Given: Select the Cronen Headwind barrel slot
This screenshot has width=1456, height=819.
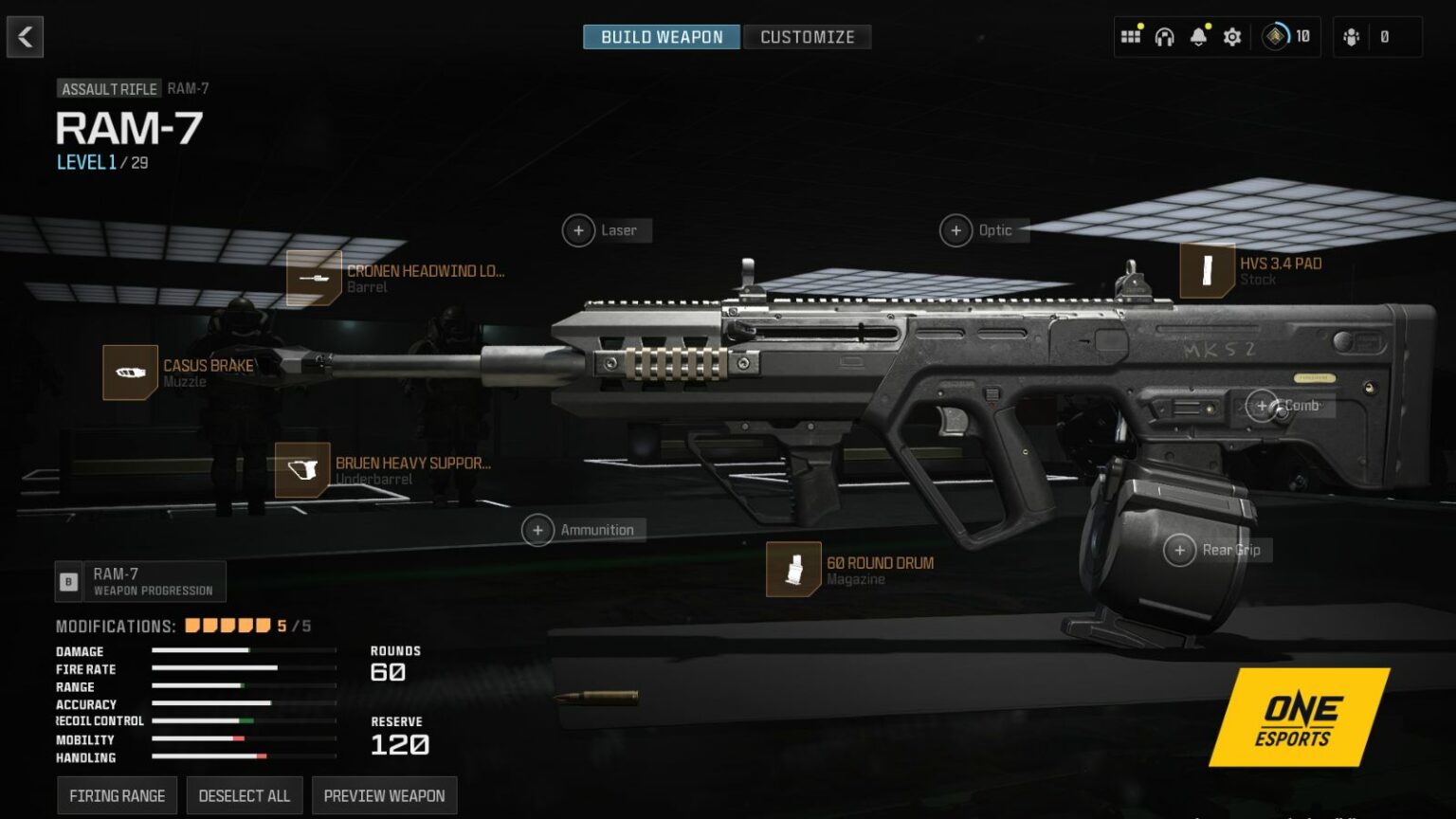Looking at the screenshot, I should (x=314, y=278).
